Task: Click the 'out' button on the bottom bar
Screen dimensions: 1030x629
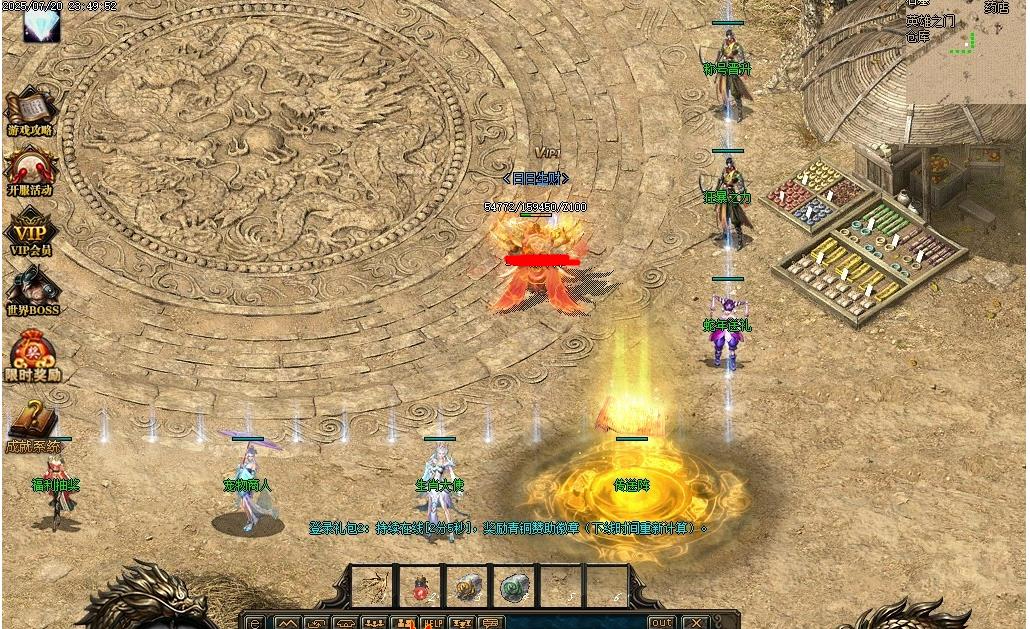Action: (660, 622)
